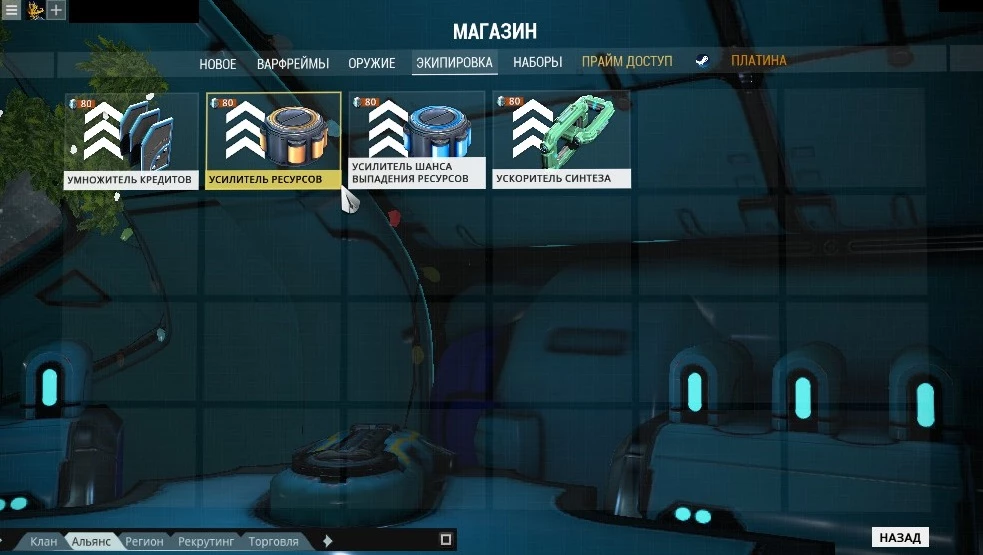Open the Альянс chat tab
This screenshot has width=983, height=555.
[91, 542]
